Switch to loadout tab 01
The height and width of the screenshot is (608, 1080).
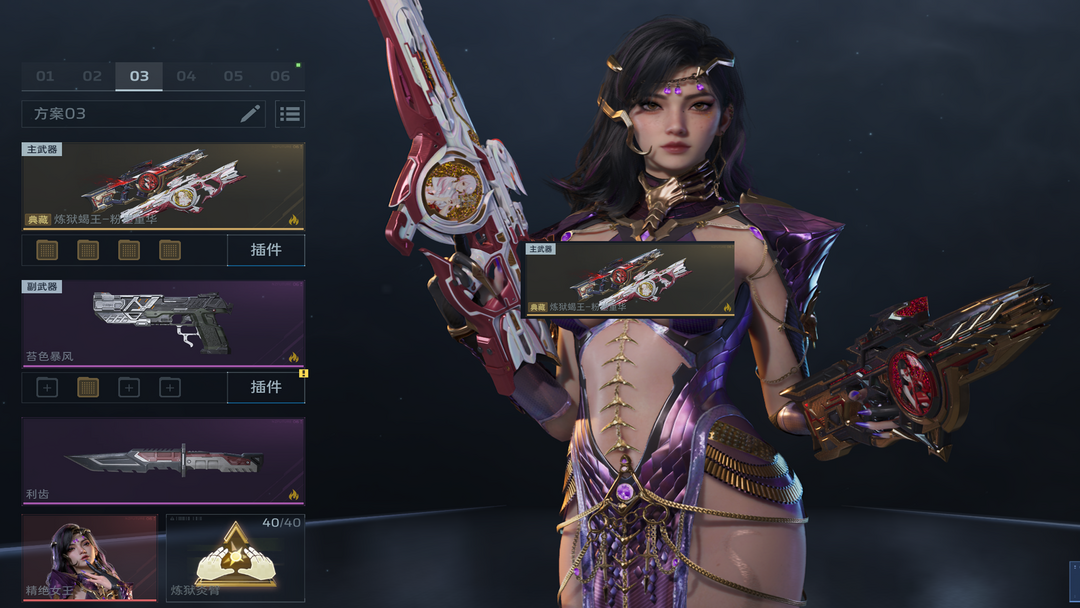tap(45, 76)
